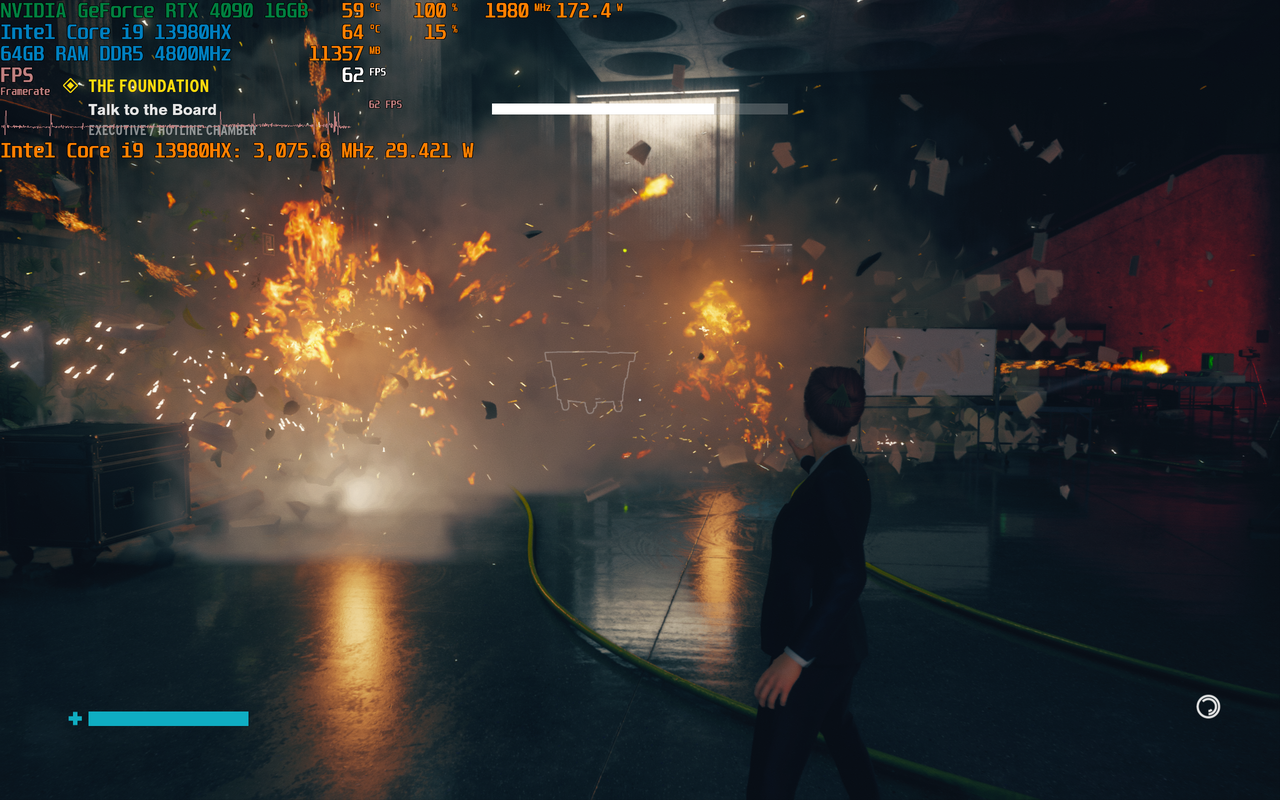Screen dimensions: 1280x800
Task: Select the yellow mission marker beside The Foundation
Action: (71, 86)
